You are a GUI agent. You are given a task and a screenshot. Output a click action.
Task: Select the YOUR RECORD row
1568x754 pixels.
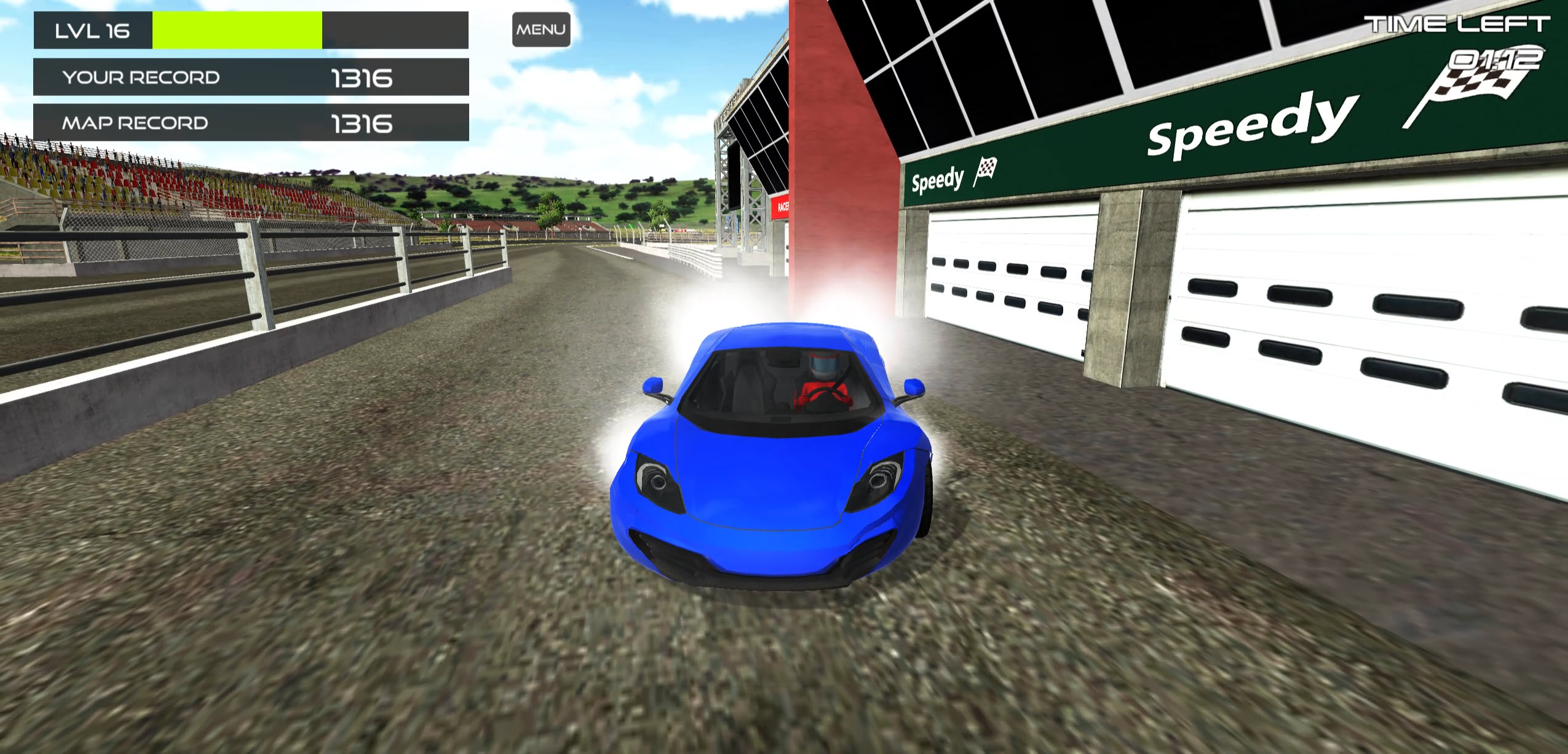[246, 76]
